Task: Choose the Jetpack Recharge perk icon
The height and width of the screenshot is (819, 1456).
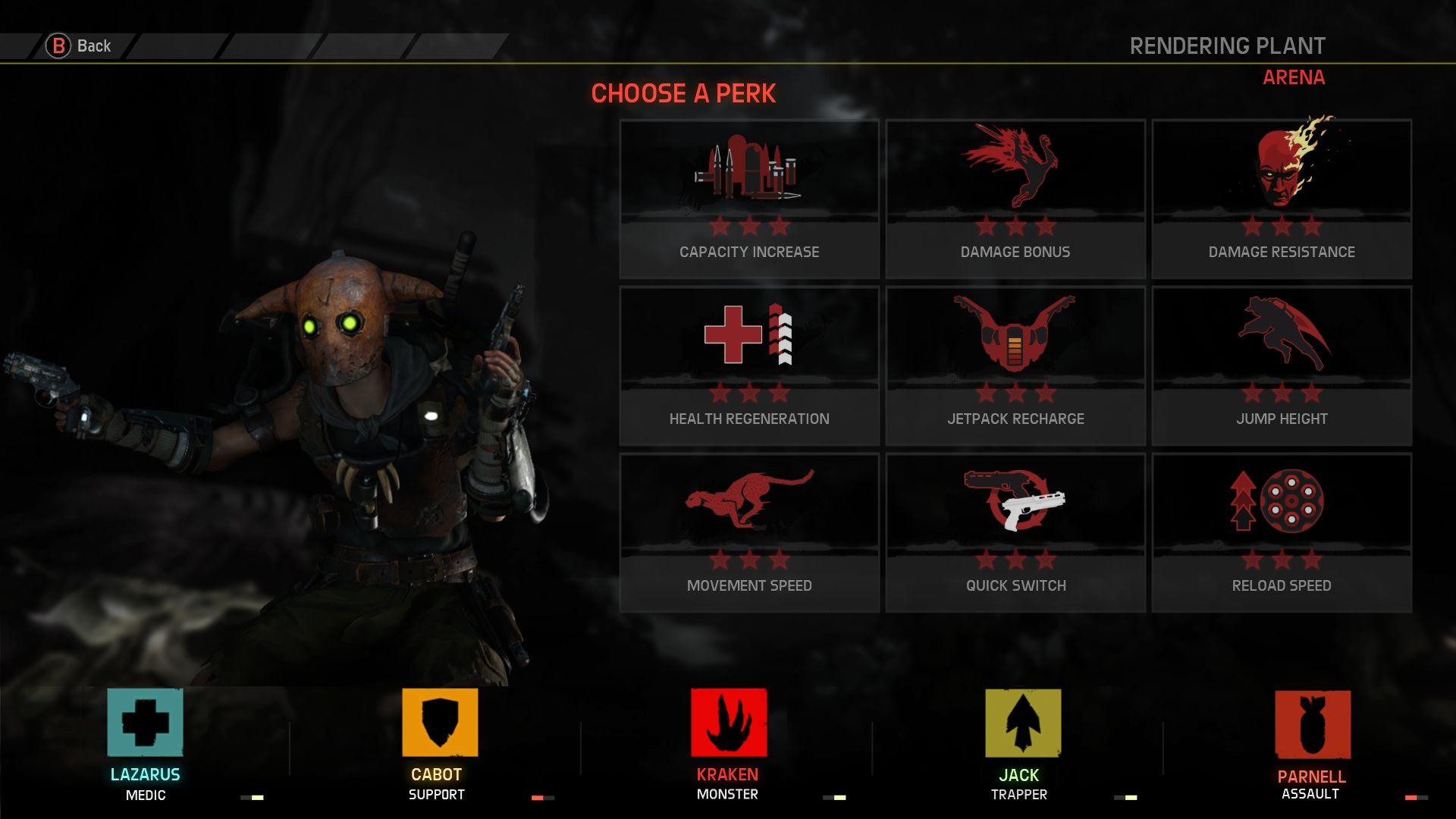Action: 1015,343
